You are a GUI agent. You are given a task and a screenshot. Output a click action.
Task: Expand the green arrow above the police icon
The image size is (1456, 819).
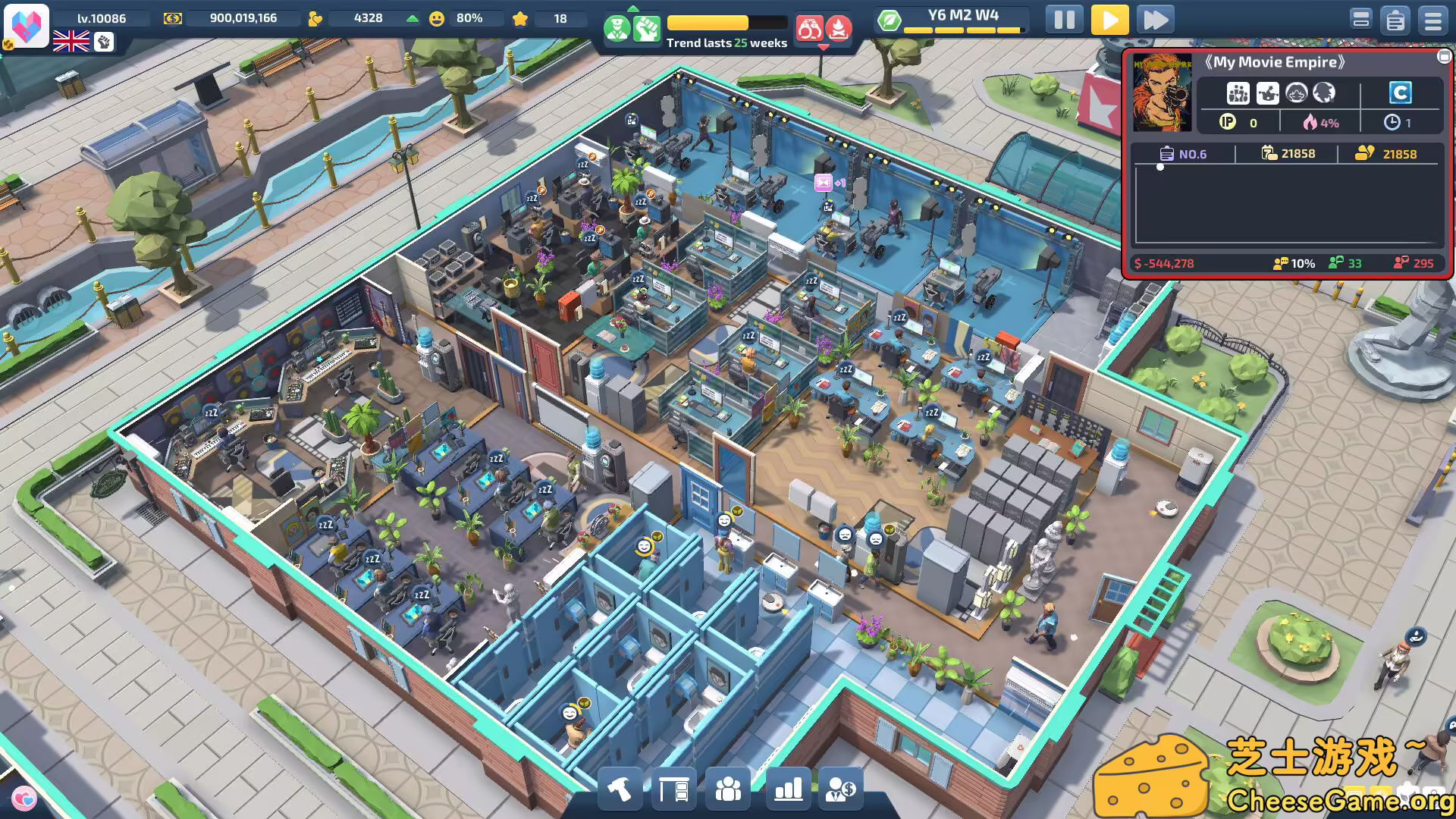(x=634, y=9)
